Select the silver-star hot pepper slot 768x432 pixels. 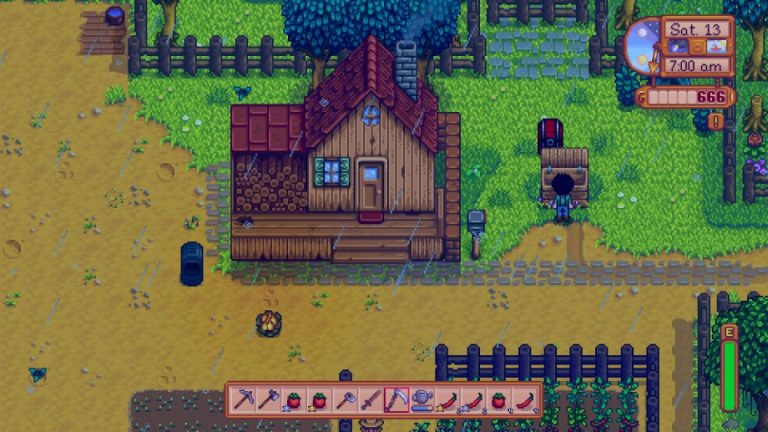[x=474, y=400]
